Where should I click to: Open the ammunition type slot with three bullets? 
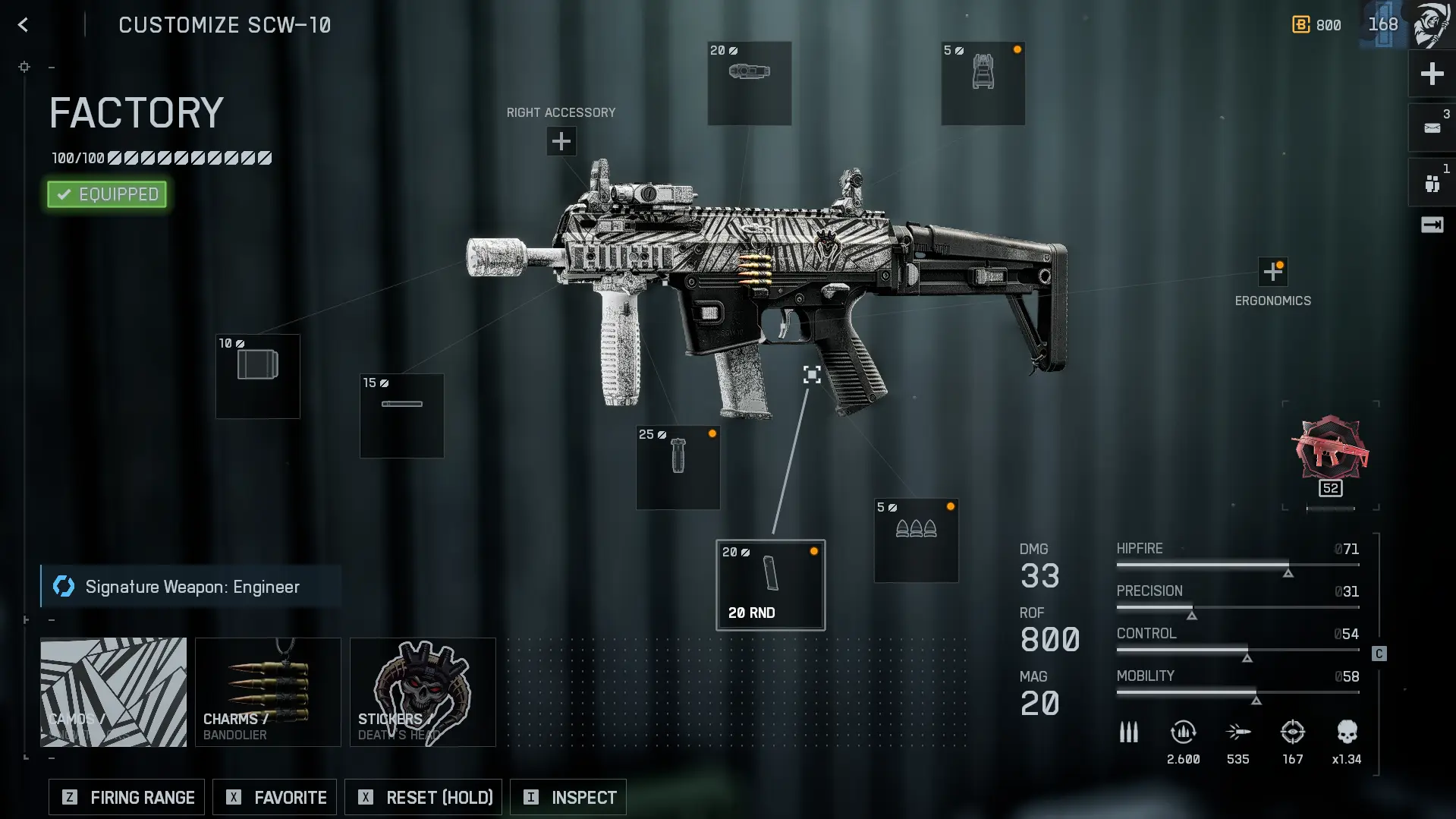(916, 540)
